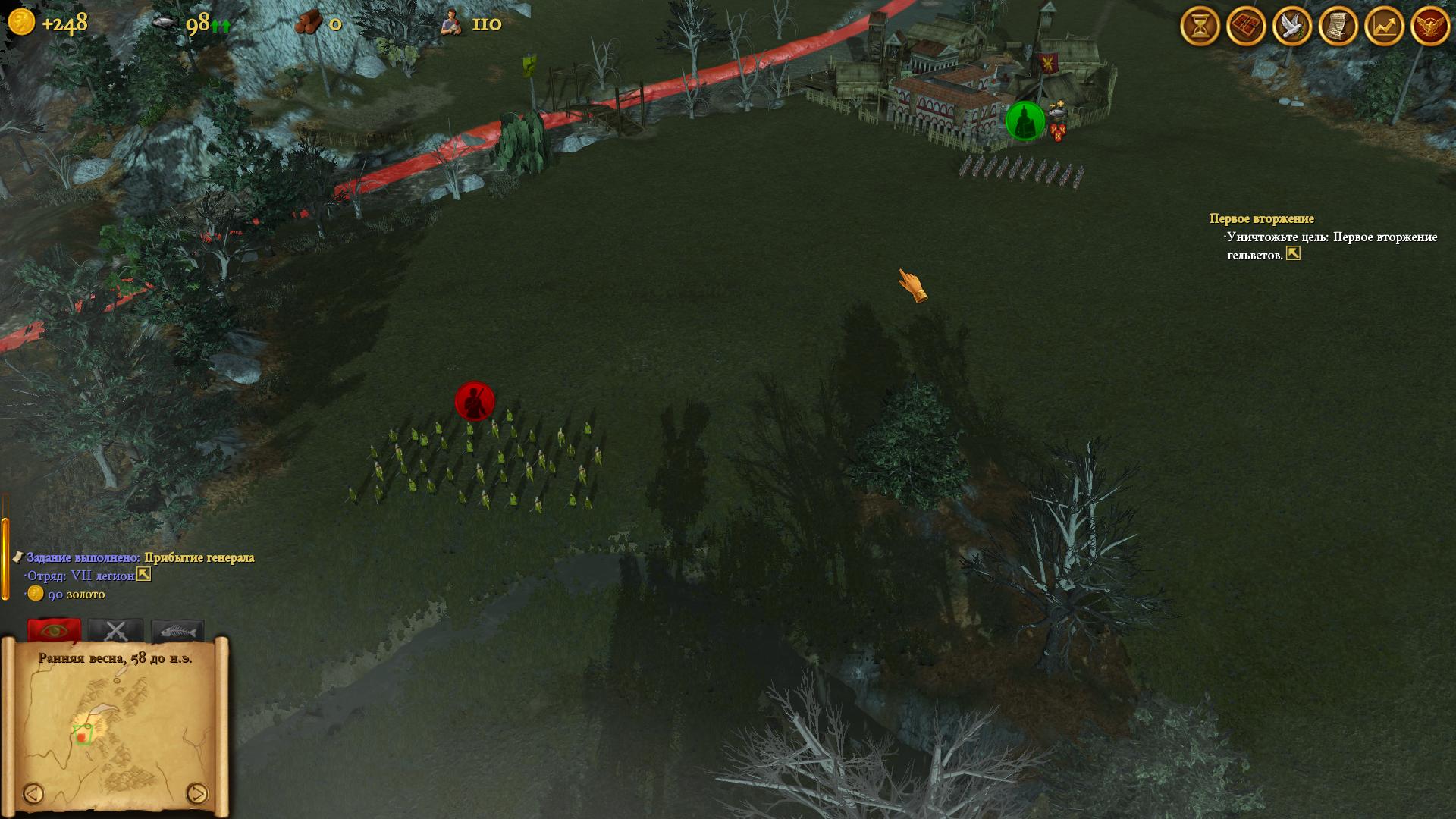
Task: Open diplomacy with the white dove icon
Action: [1292, 27]
